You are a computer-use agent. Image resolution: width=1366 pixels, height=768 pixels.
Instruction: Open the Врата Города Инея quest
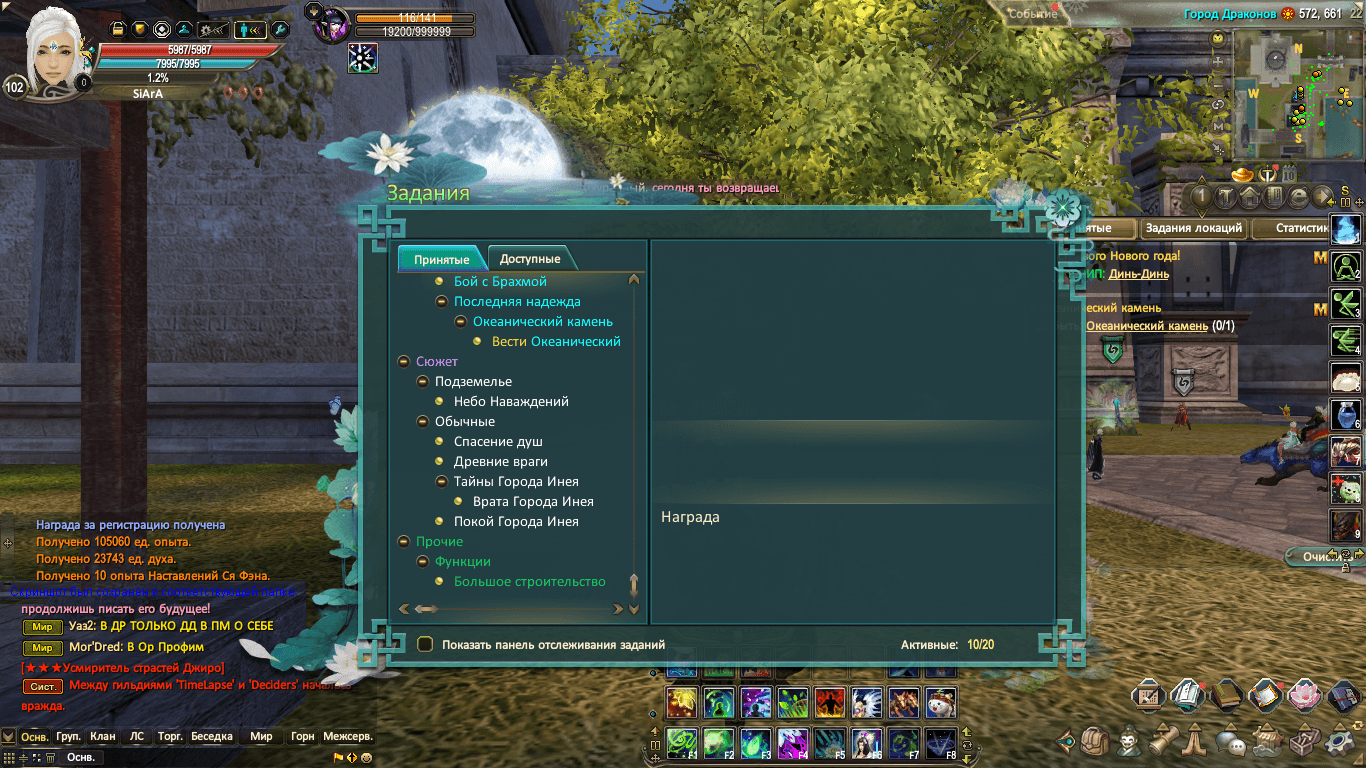[533, 501]
